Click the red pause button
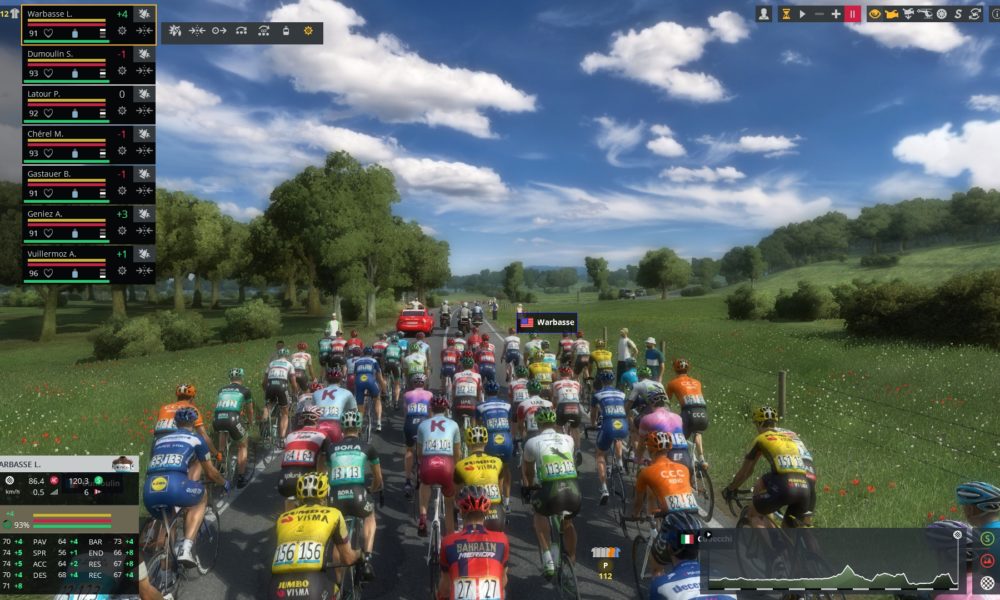This screenshot has height=600, width=1000. coord(852,14)
